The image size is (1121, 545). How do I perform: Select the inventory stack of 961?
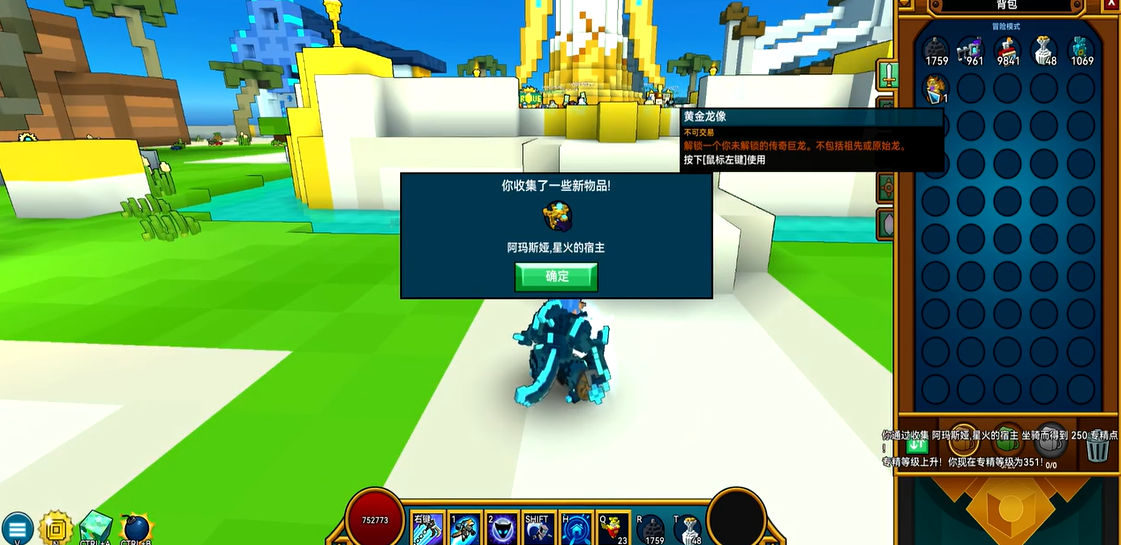(x=972, y=48)
